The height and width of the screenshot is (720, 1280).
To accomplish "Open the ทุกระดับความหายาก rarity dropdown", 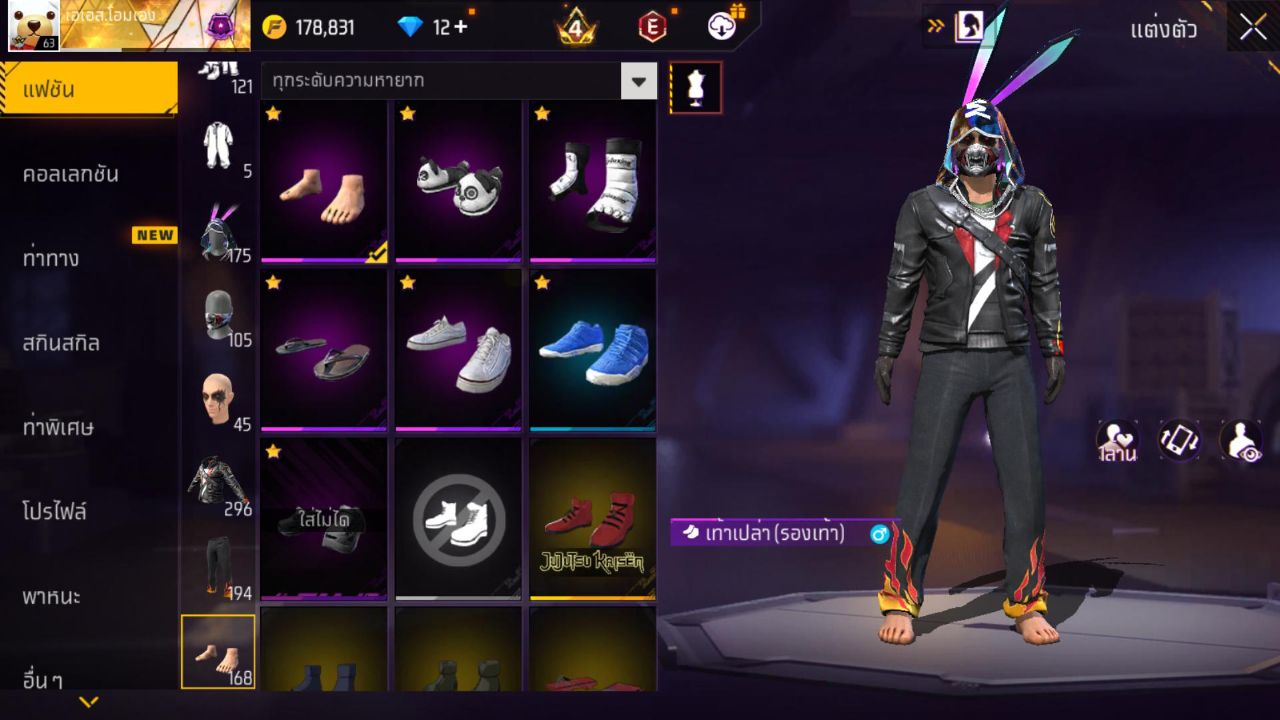I will pyautogui.click(x=455, y=82).
